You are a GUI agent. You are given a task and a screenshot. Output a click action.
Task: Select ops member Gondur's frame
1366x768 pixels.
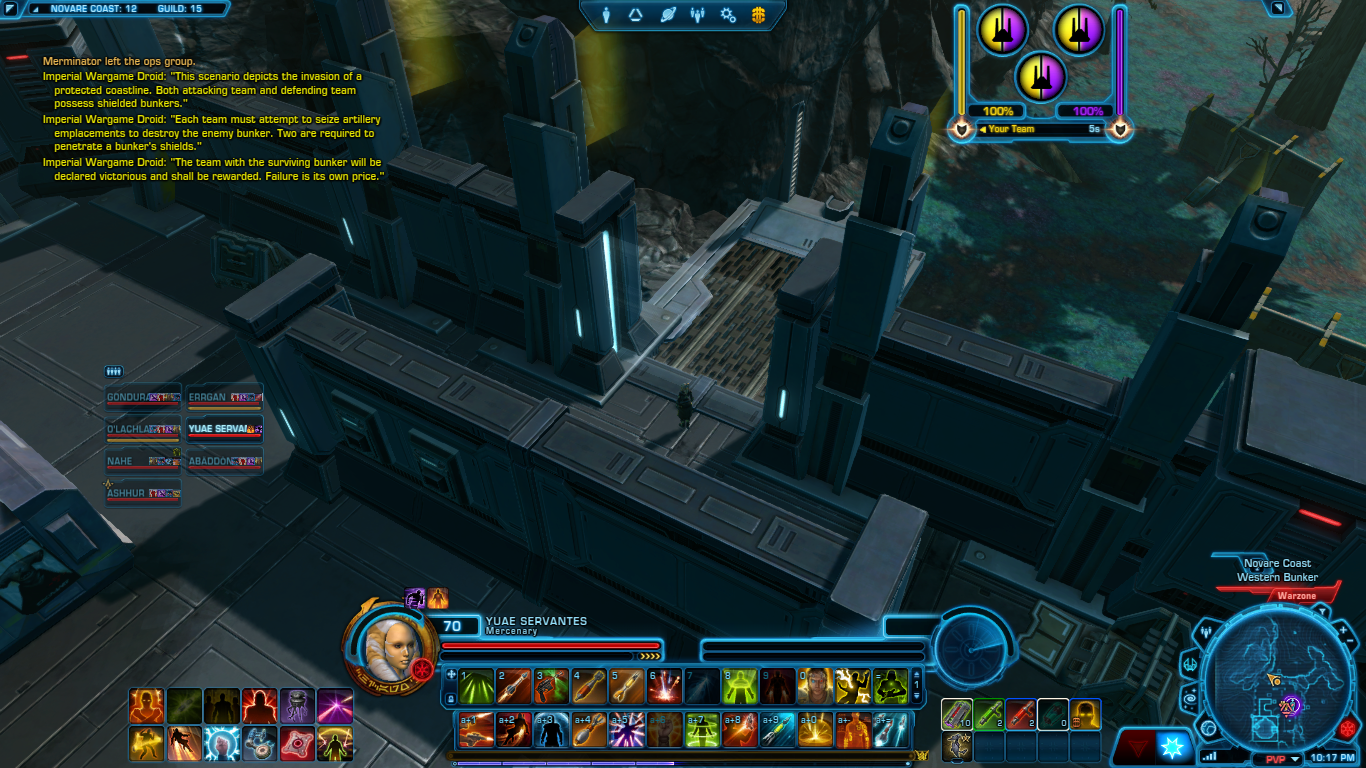pos(143,398)
